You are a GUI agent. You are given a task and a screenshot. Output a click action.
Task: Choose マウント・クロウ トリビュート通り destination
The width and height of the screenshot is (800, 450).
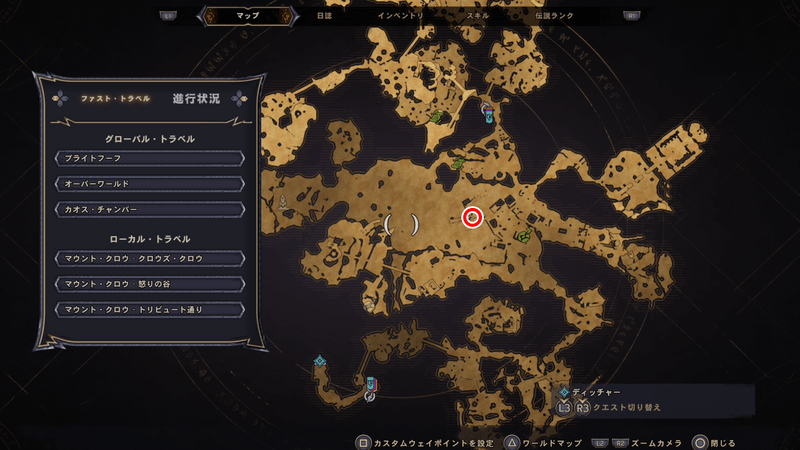point(150,310)
